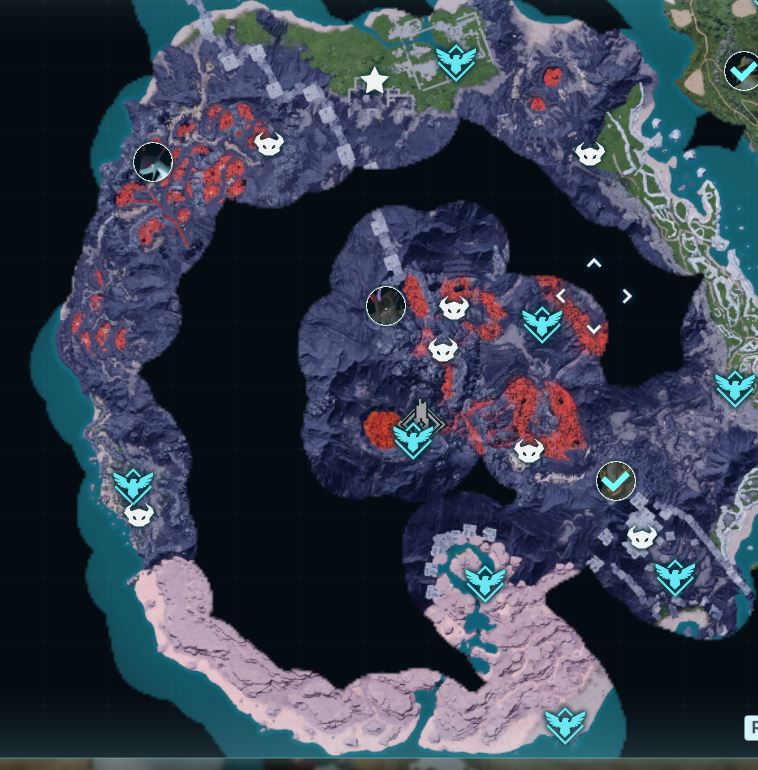The width and height of the screenshot is (758, 770).
Task: Click the fast travel point on the southern pink shore
Action: tap(564, 723)
